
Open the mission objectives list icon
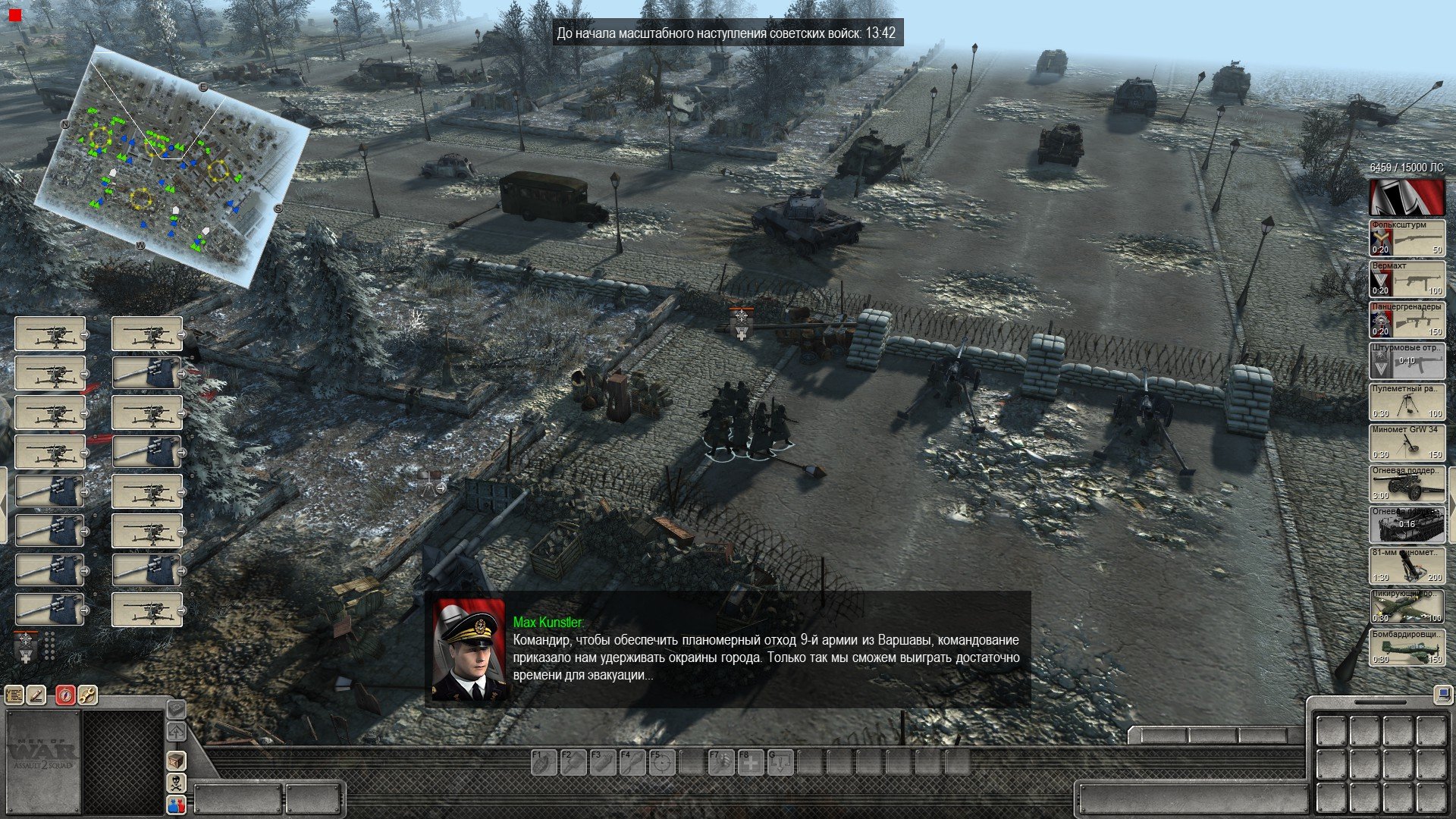(14, 695)
